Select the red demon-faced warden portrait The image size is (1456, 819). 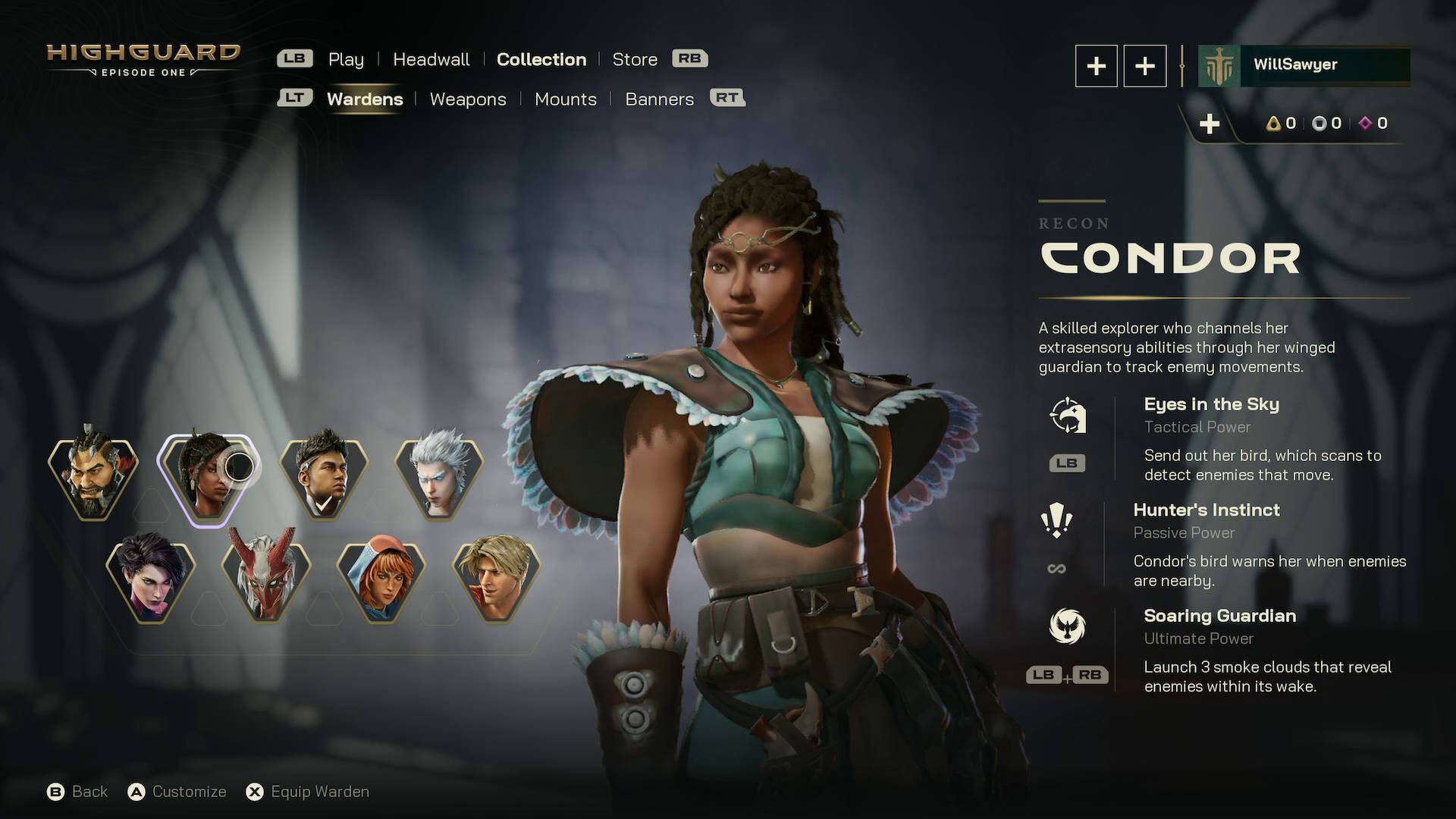266,579
